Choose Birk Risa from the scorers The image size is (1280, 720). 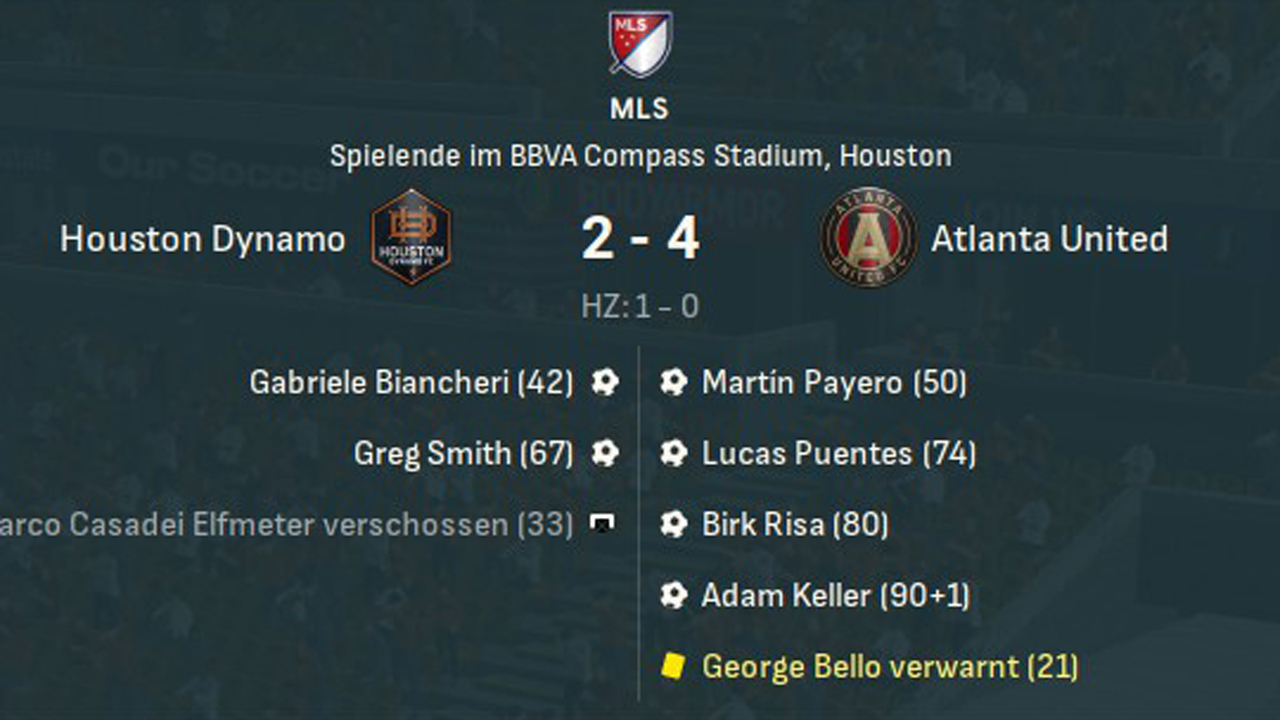tap(795, 525)
